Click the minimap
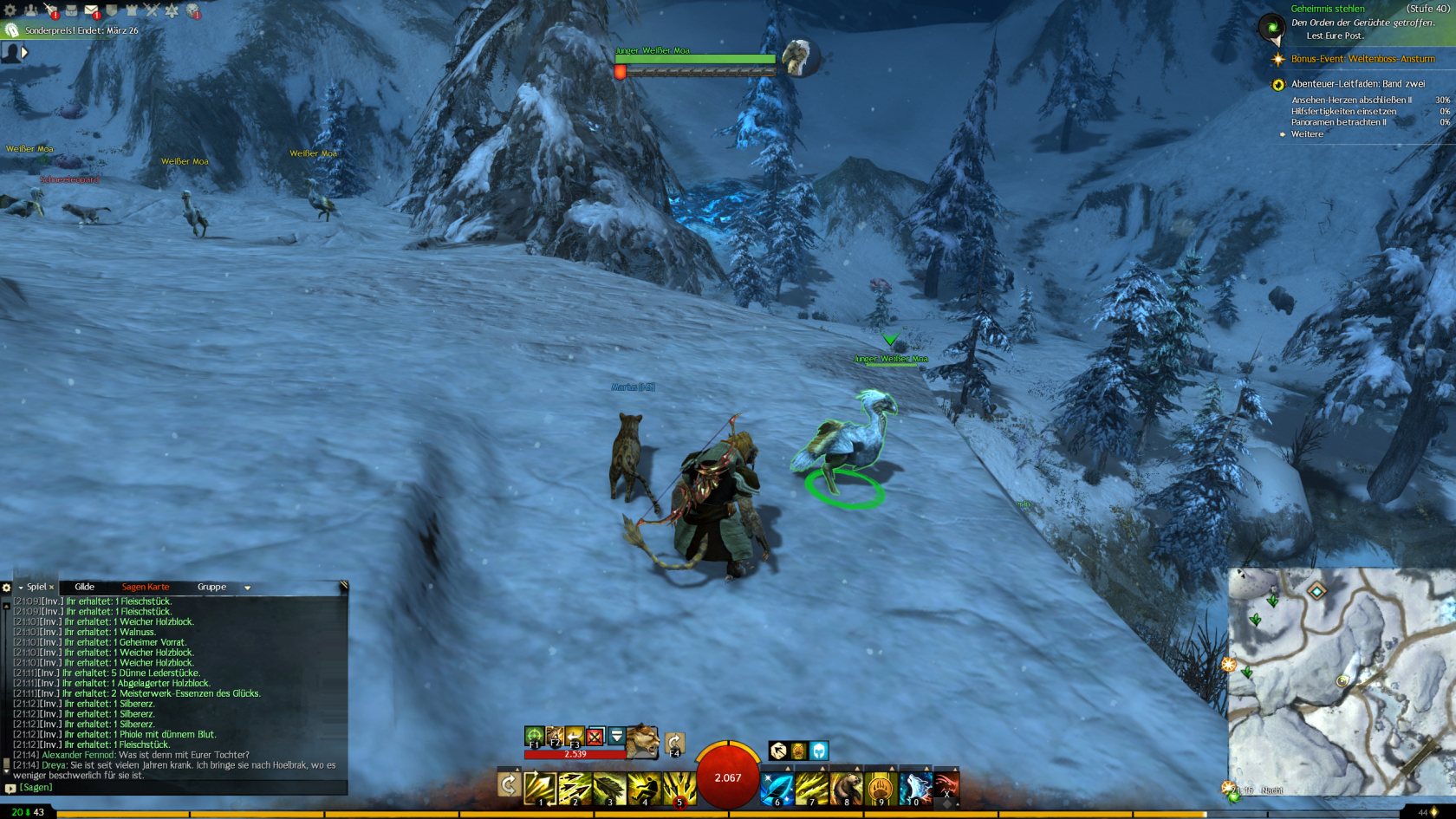The image size is (1456, 819). [1342, 682]
